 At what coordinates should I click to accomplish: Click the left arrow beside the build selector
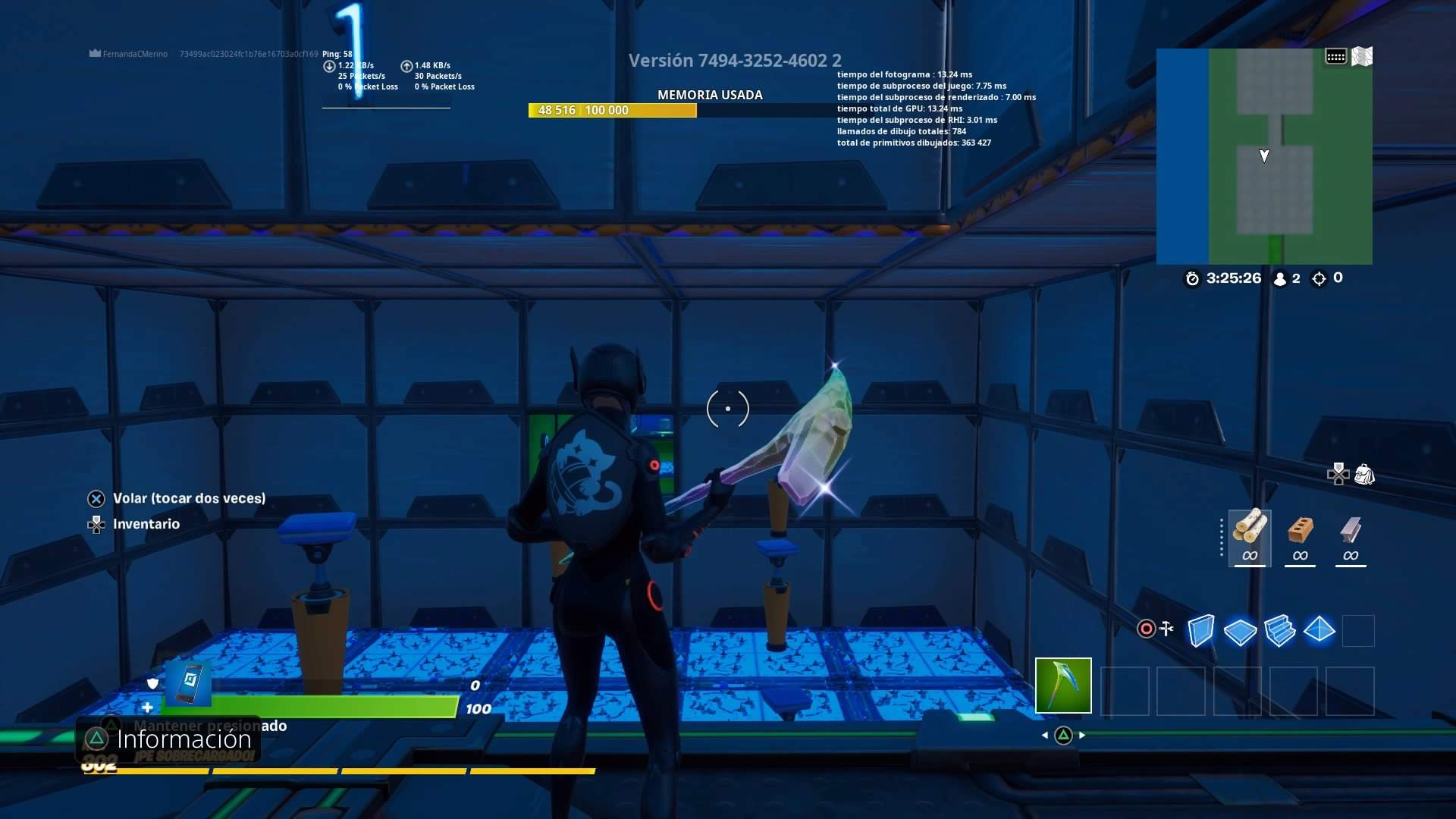(1045, 734)
